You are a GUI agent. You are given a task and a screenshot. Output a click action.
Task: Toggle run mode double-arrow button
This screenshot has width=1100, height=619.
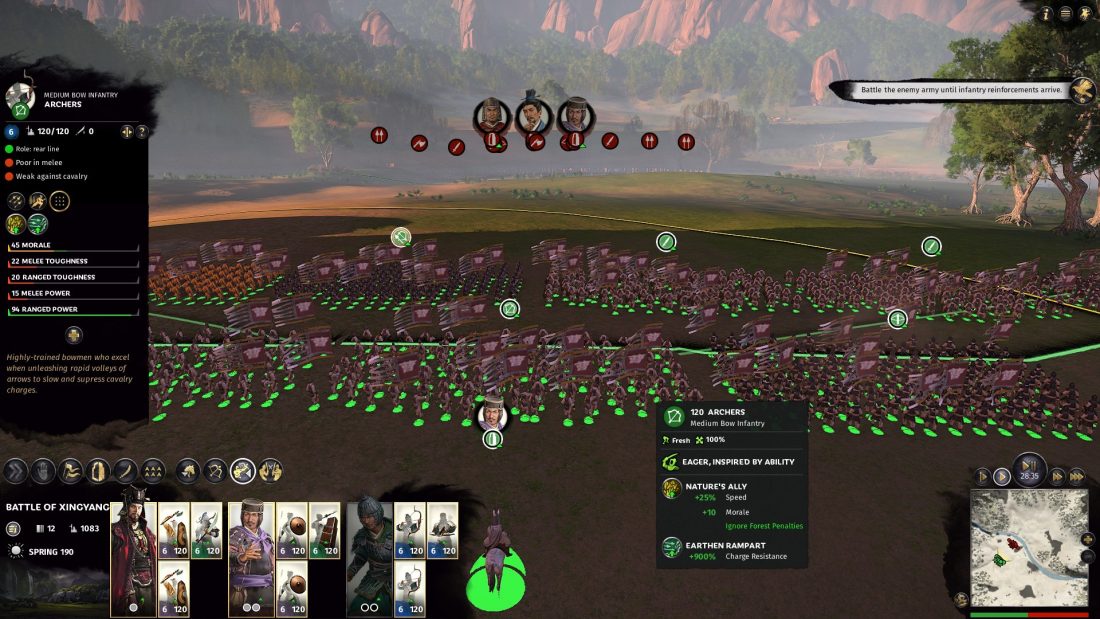(x=15, y=471)
